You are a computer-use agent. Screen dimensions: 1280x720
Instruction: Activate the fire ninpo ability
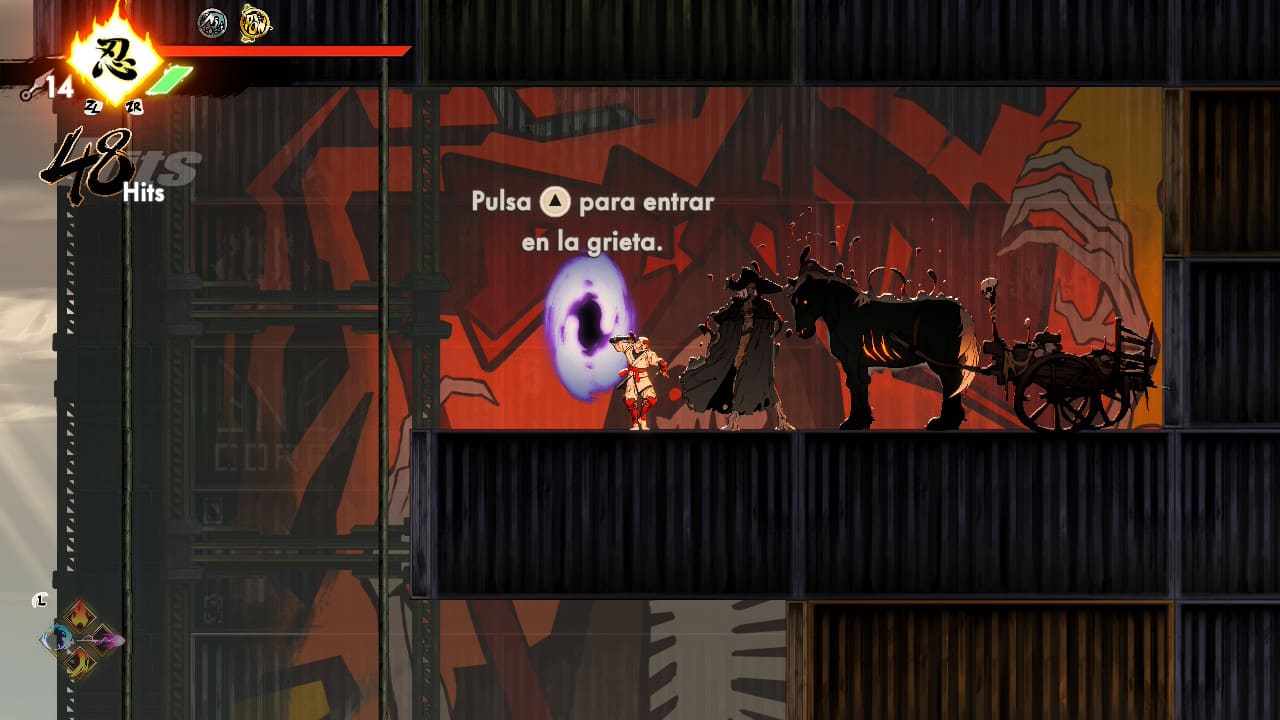[x=80, y=618]
